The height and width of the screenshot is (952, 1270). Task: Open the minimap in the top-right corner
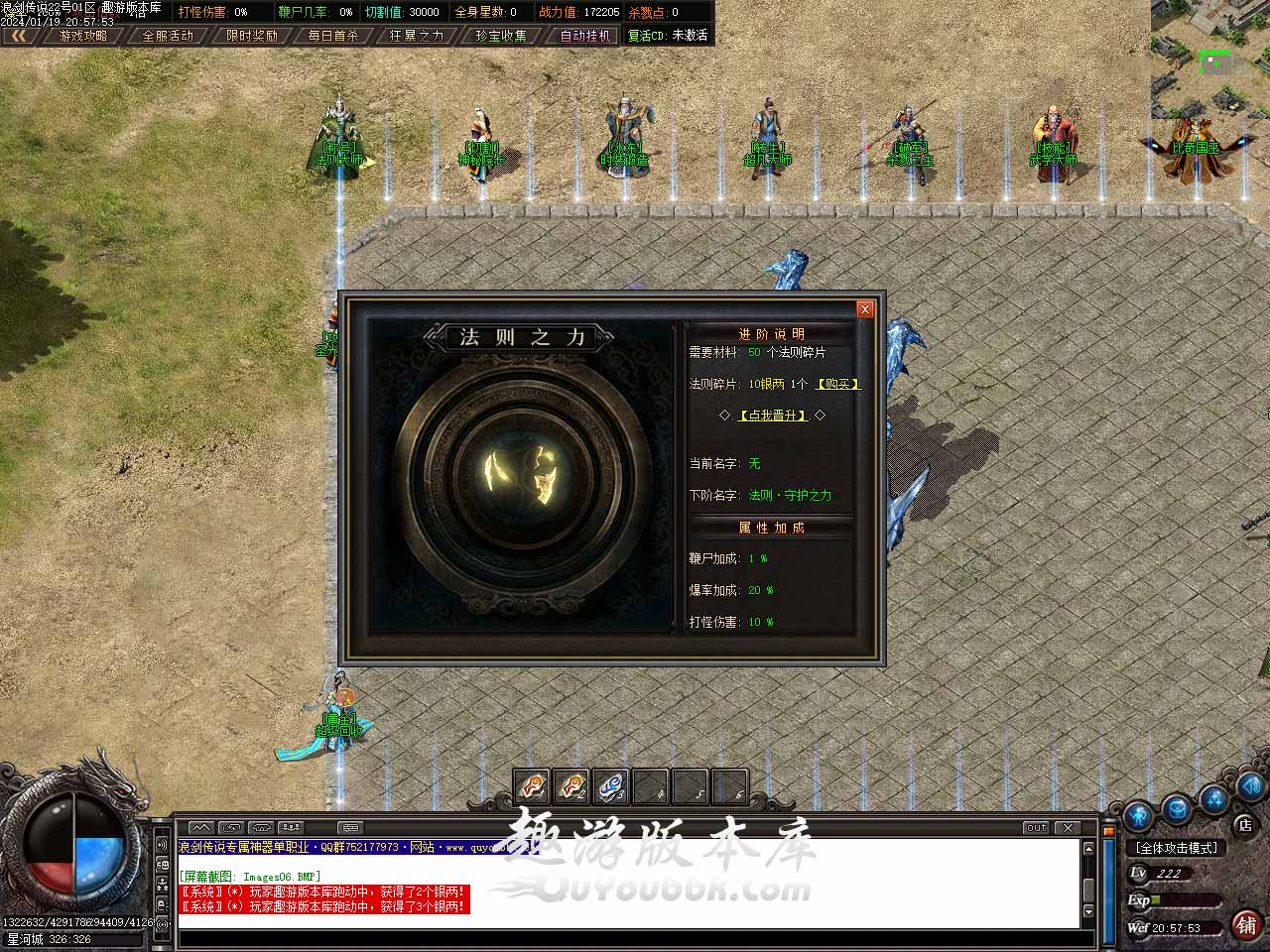pyautogui.click(x=1210, y=59)
